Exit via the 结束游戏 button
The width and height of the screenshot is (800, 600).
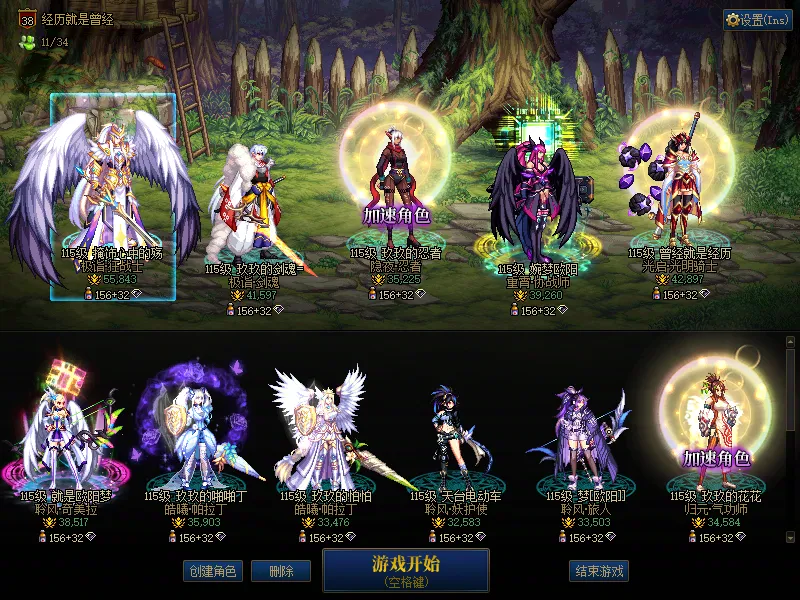[599, 571]
